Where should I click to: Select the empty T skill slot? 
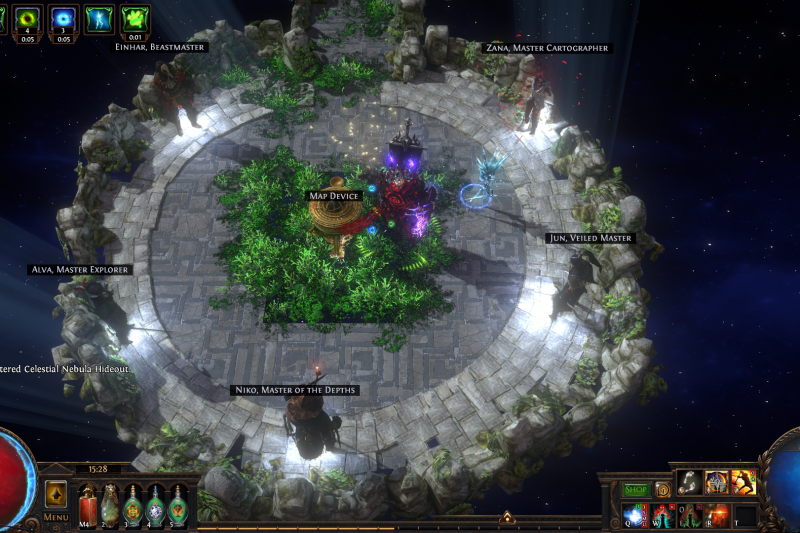744,515
